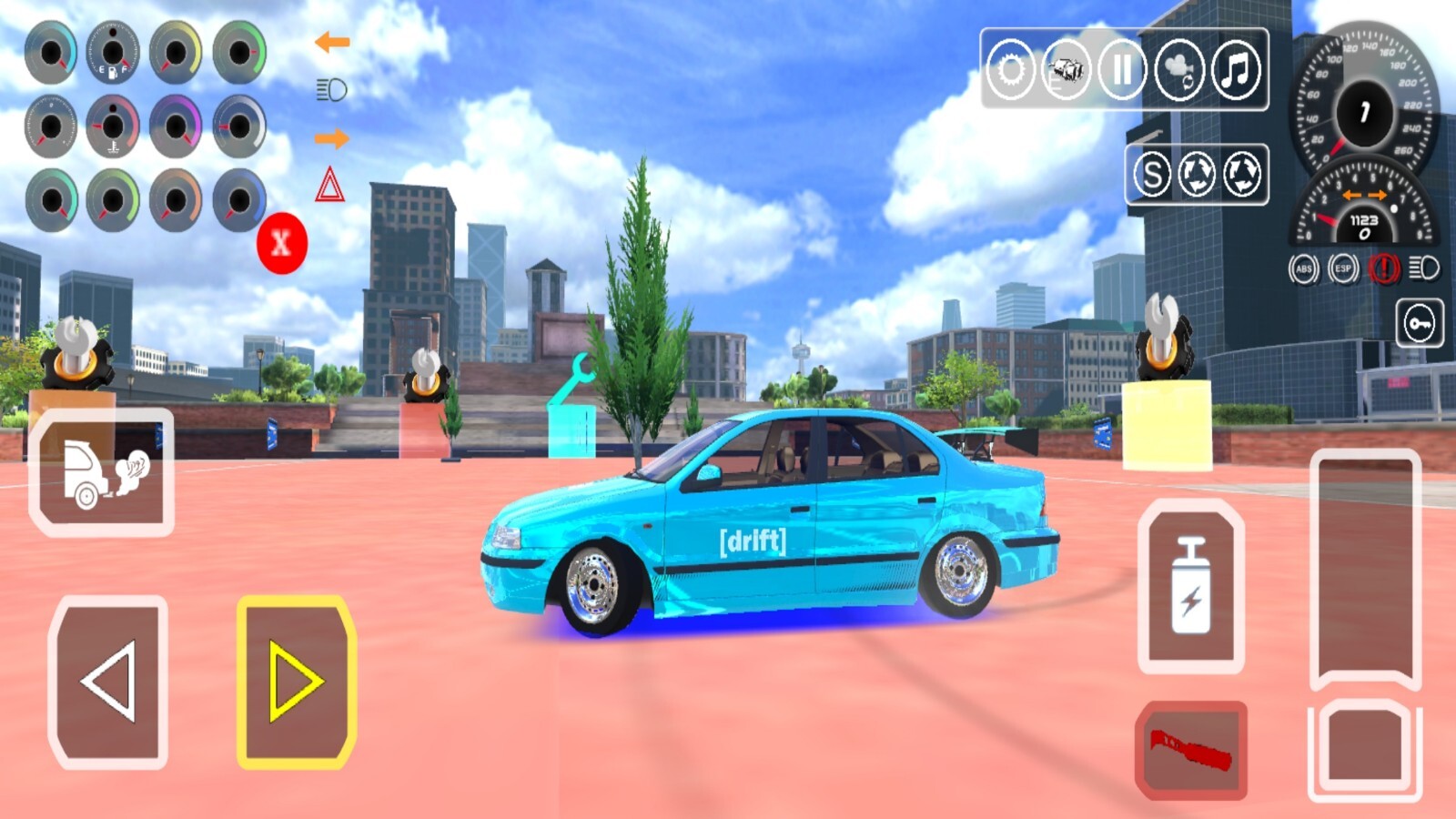Viewport: 1456px width, 819px height.
Task: Tap the car exhaust smoke button
Action: [102, 471]
